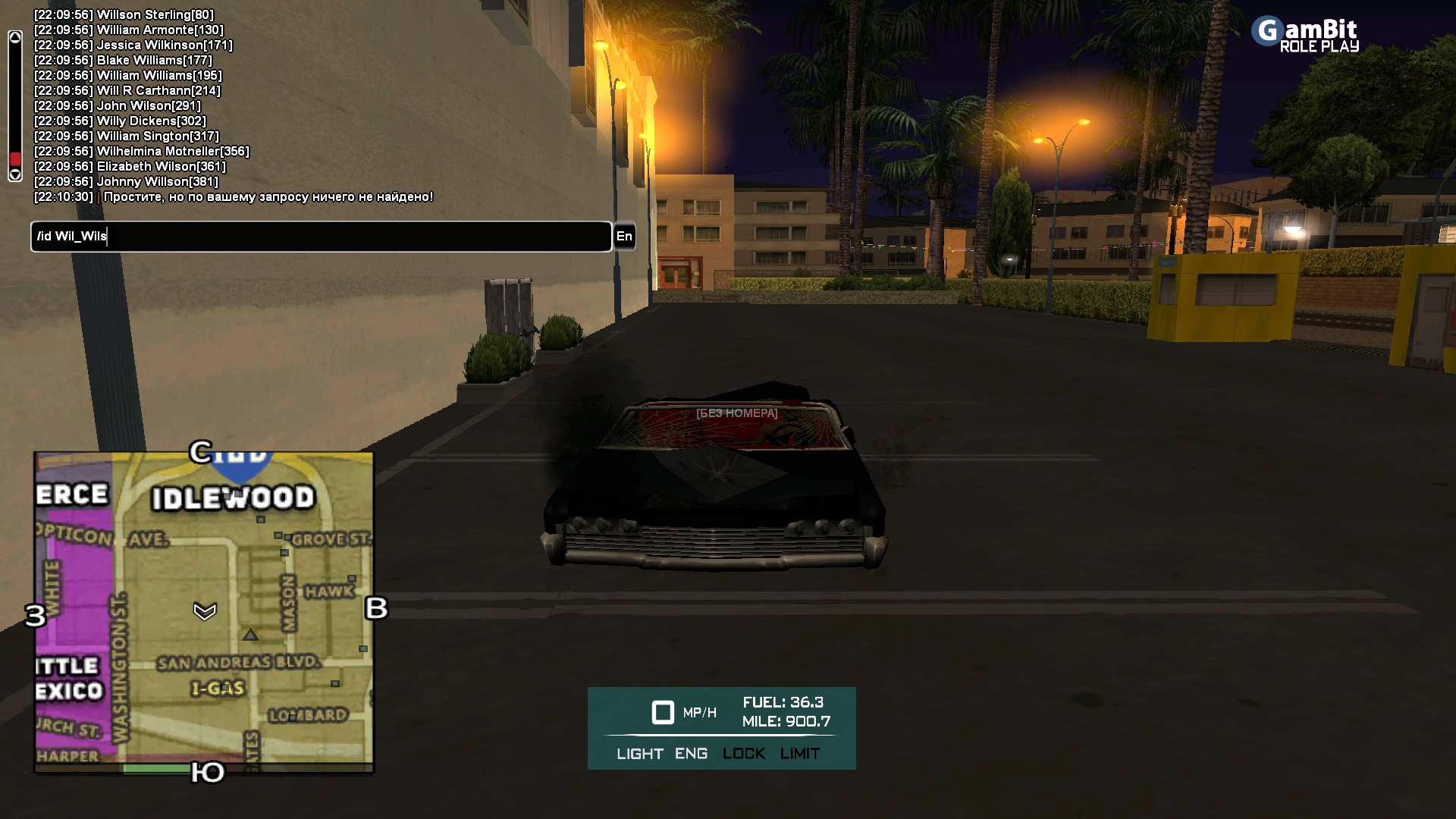Select the Idlewood minimap
1456x819 pixels.
pyautogui.click(x=204, y=612)
